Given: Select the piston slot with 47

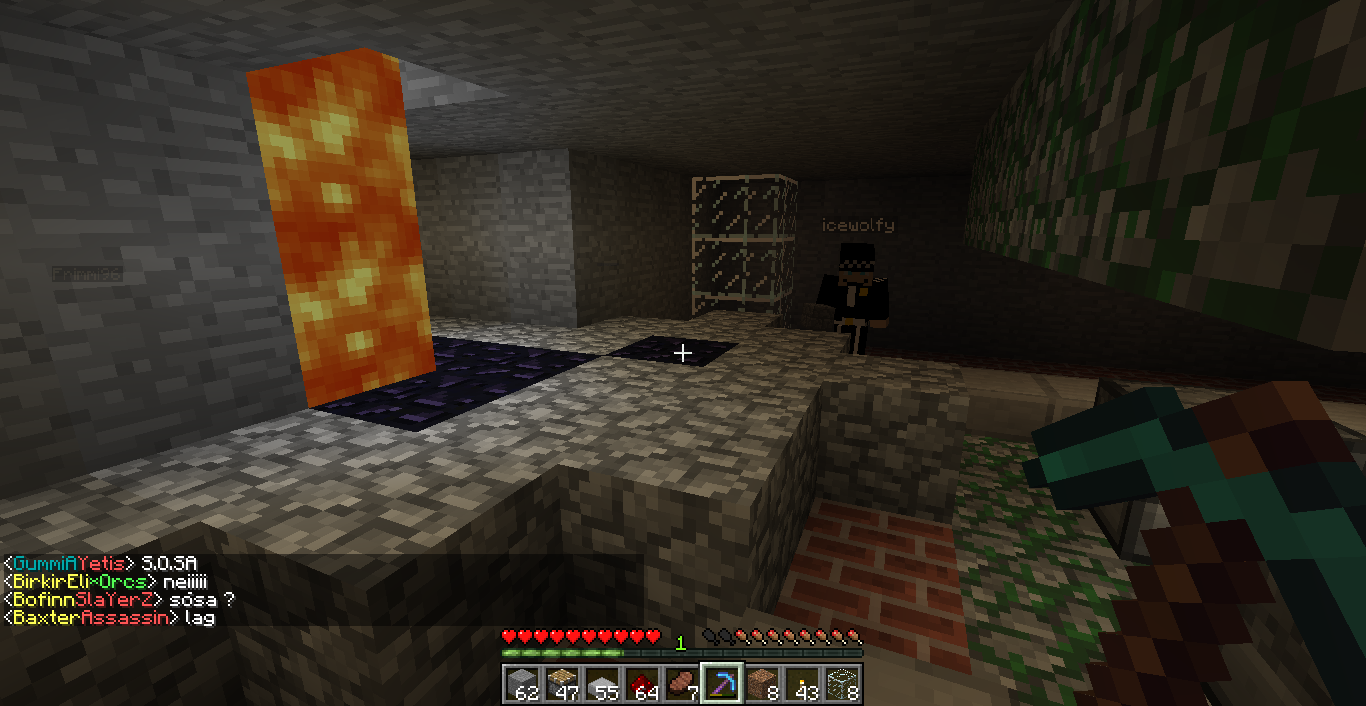Looking at the screenshot, I should pyautogui.click(x=562, y=684).
